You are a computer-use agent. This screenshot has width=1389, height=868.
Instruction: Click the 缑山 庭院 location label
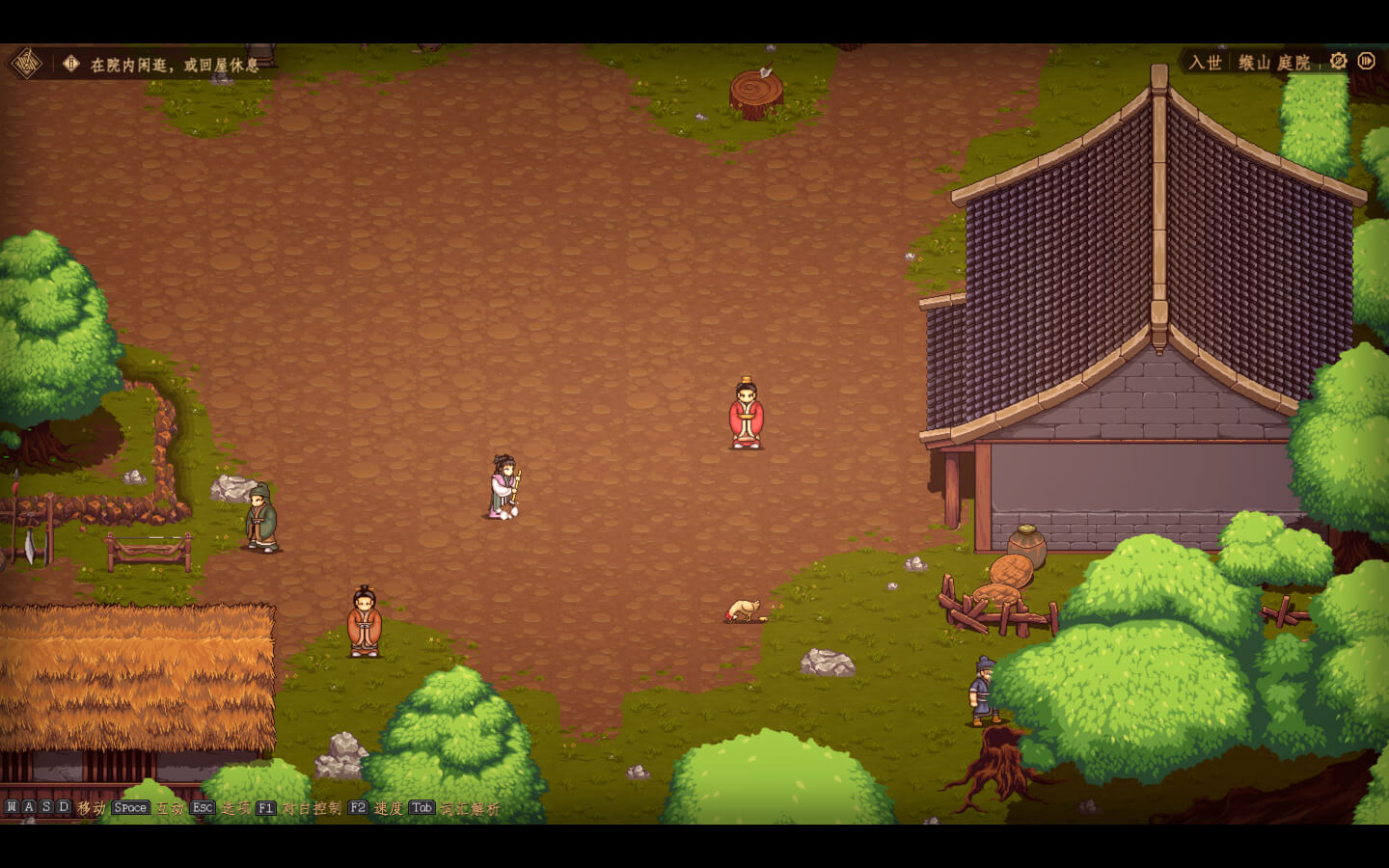click(1274, 63)
